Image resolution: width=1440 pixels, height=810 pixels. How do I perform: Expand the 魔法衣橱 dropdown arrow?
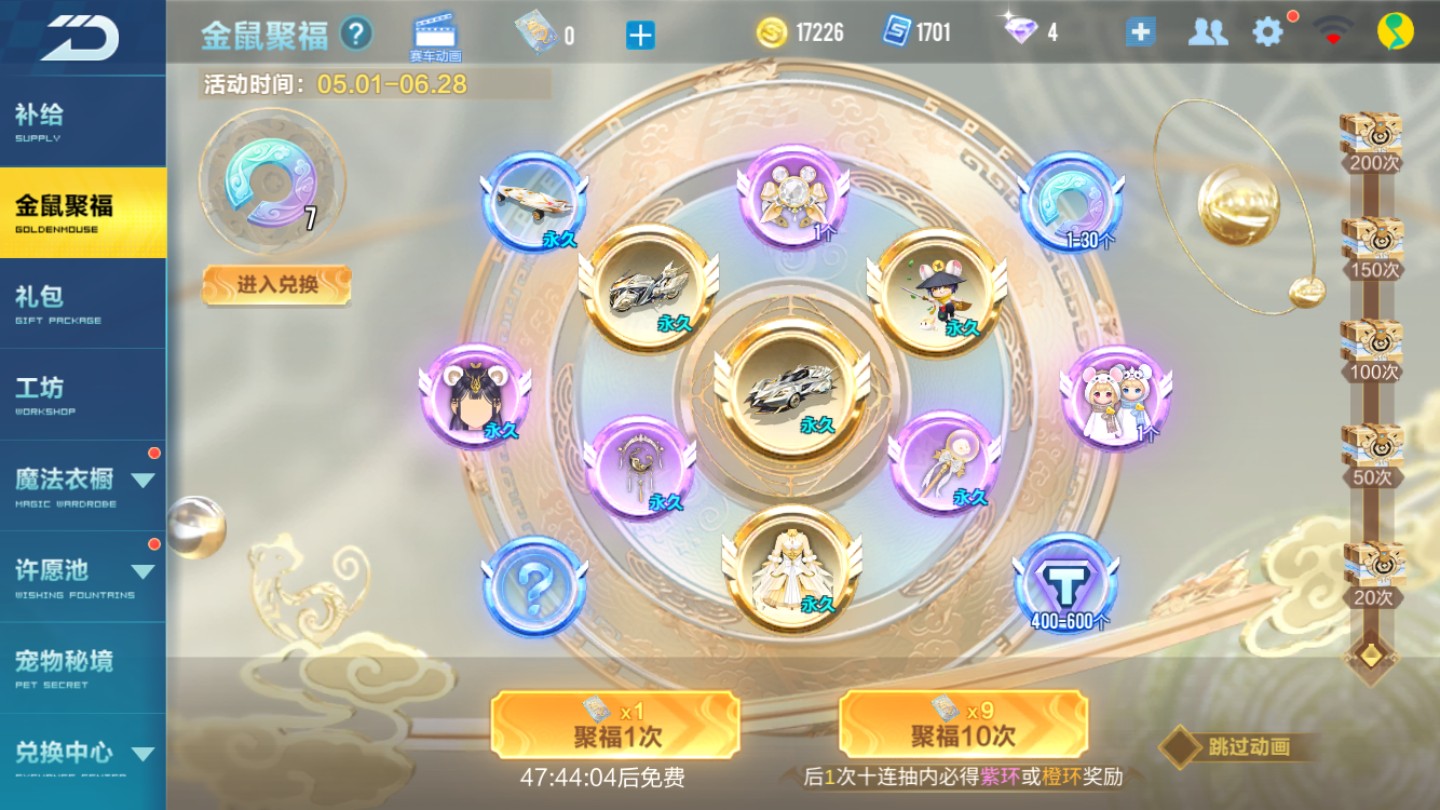142,480
